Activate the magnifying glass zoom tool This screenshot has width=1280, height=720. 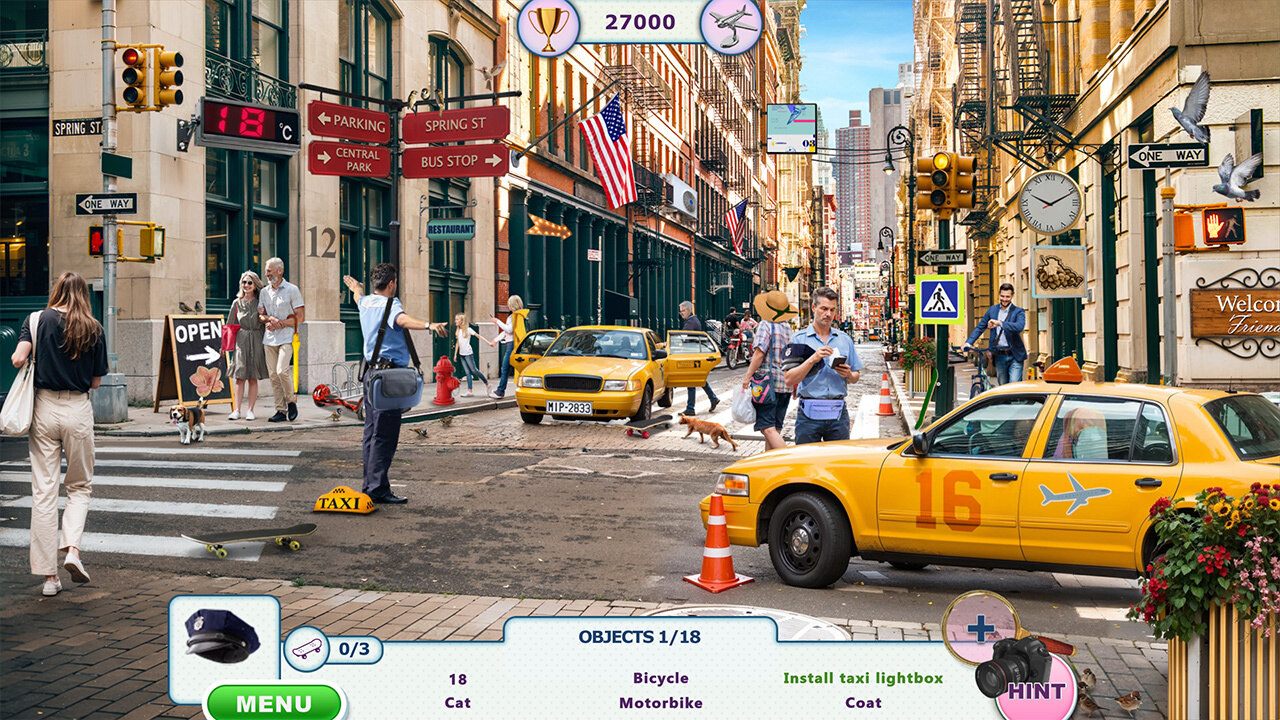tap(980, 628)
